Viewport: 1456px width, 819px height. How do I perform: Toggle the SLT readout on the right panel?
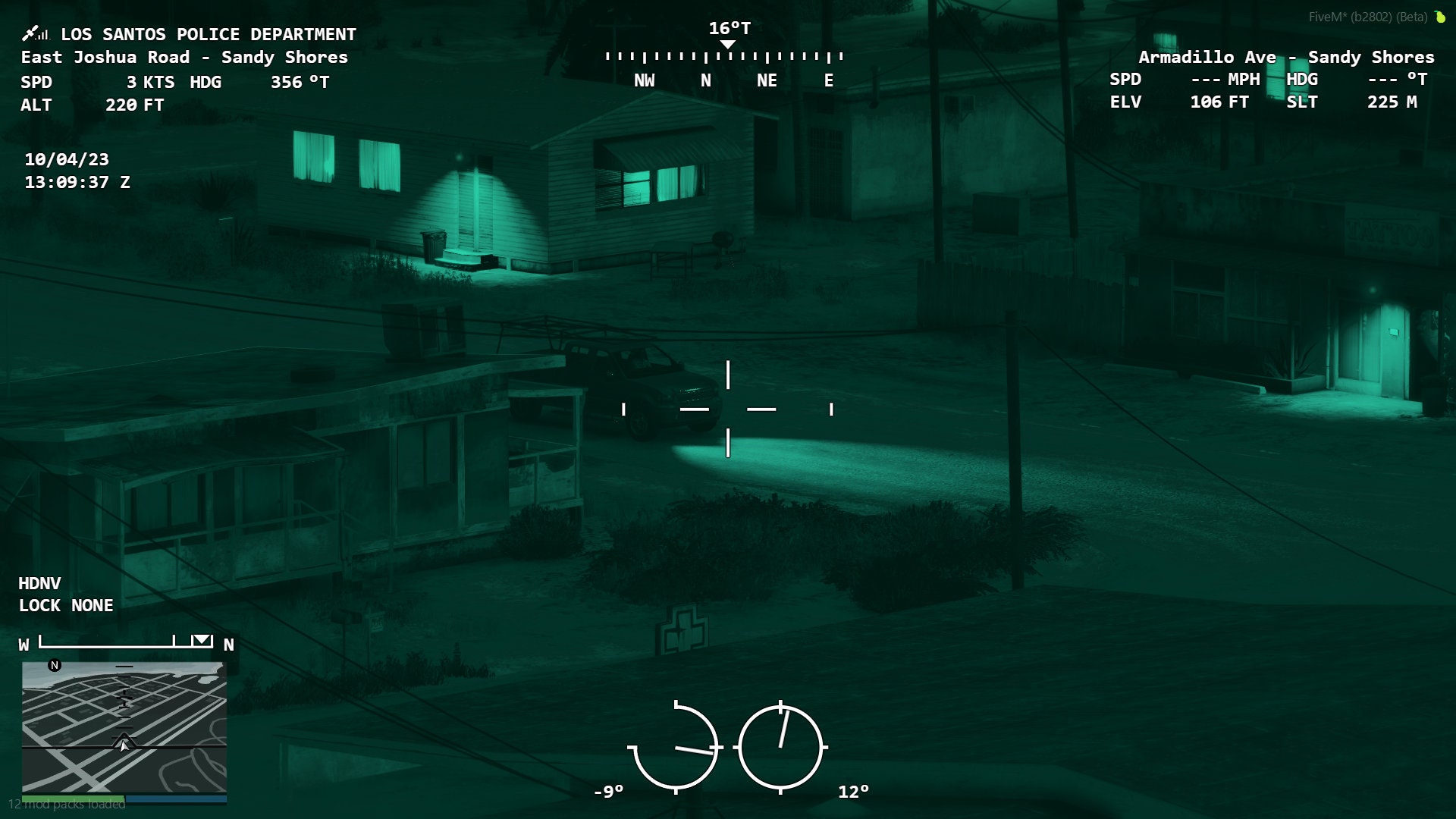point(1302,102)
